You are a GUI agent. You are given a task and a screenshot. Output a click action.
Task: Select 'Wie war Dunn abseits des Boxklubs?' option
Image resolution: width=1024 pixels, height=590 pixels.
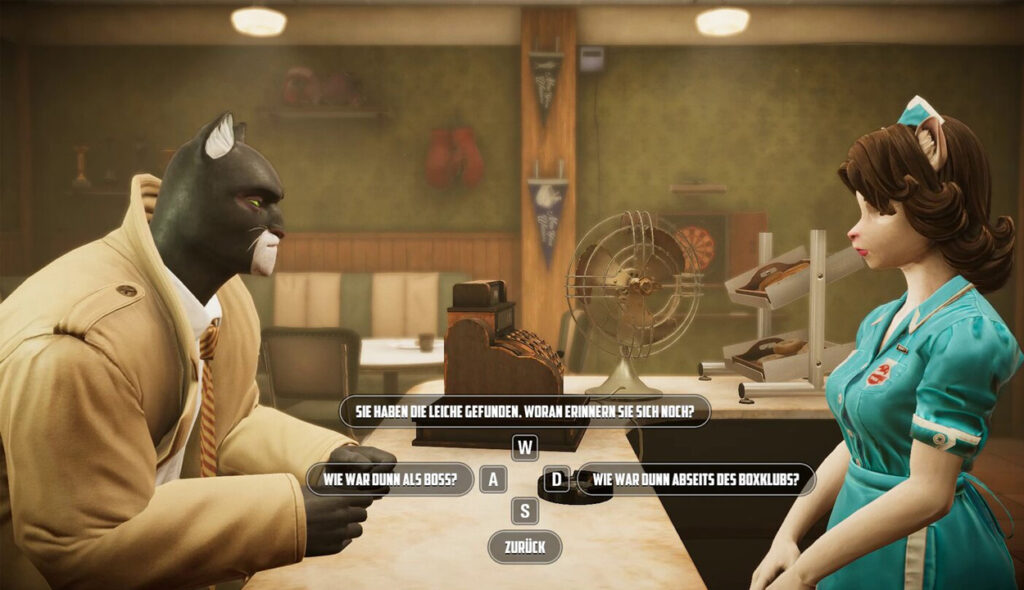point(696,480)
